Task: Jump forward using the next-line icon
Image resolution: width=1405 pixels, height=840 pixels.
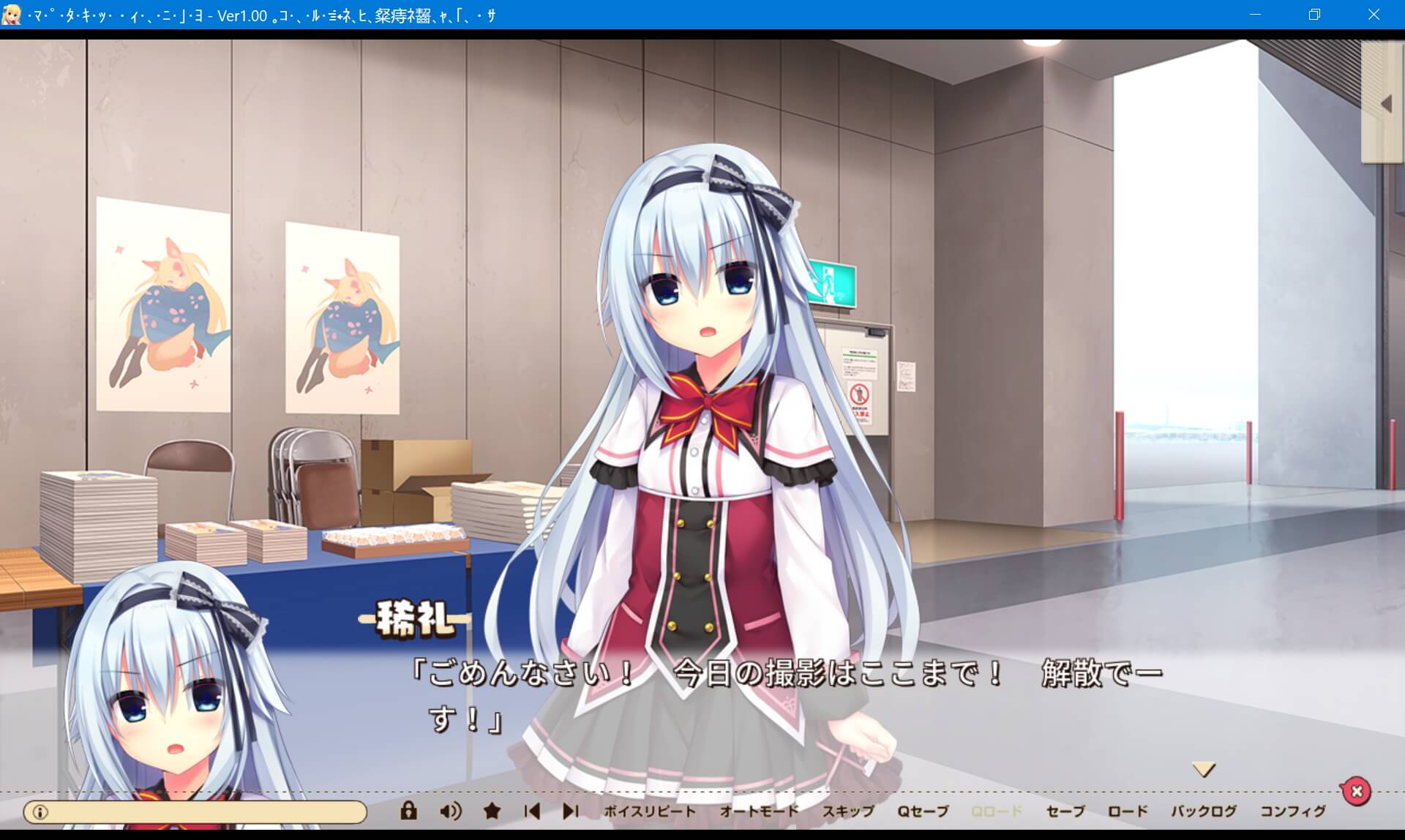Action: coord(570,811)
